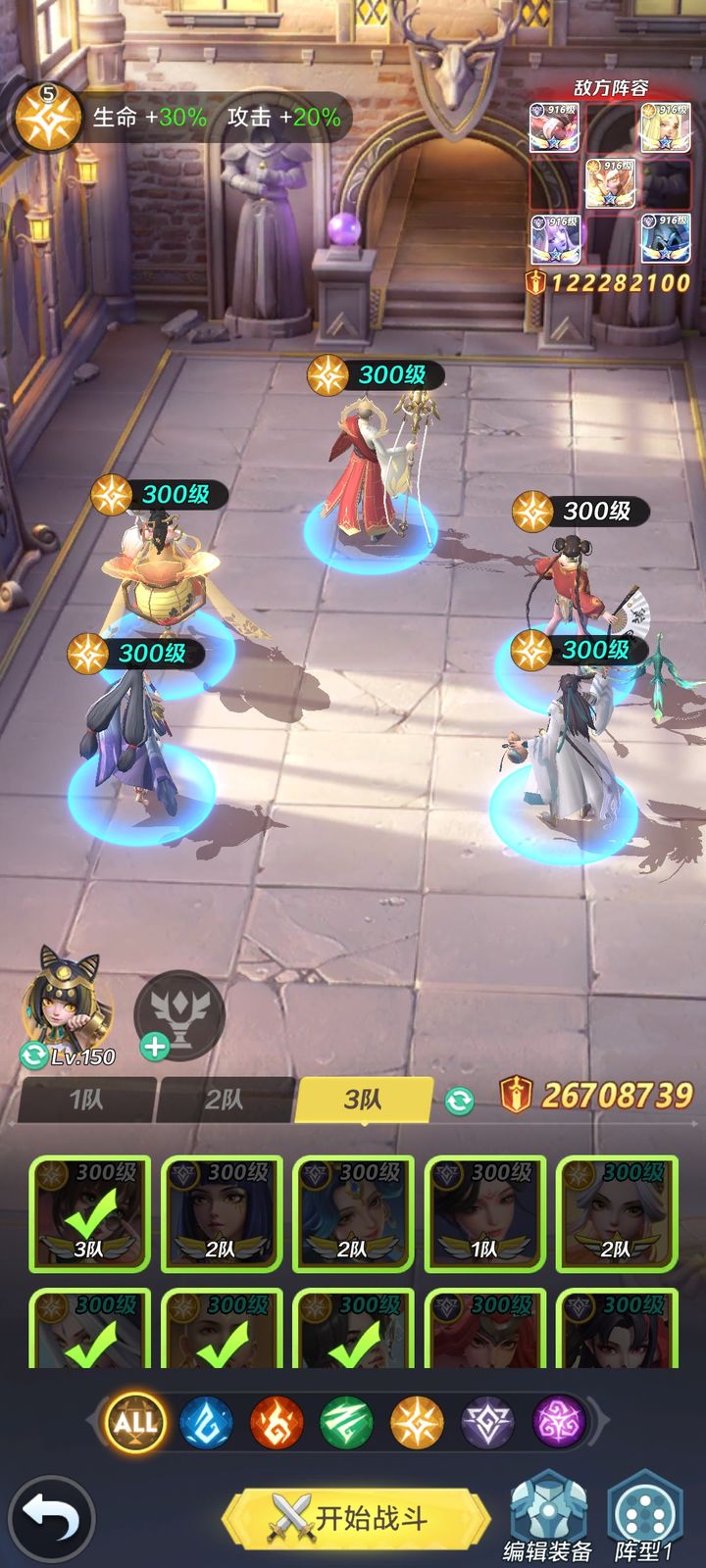The height and width of the screenshot is (1568, 706).
Task: Start the battle with 开始战斗
Action: pyautogui.click(x=355, y=1518)
